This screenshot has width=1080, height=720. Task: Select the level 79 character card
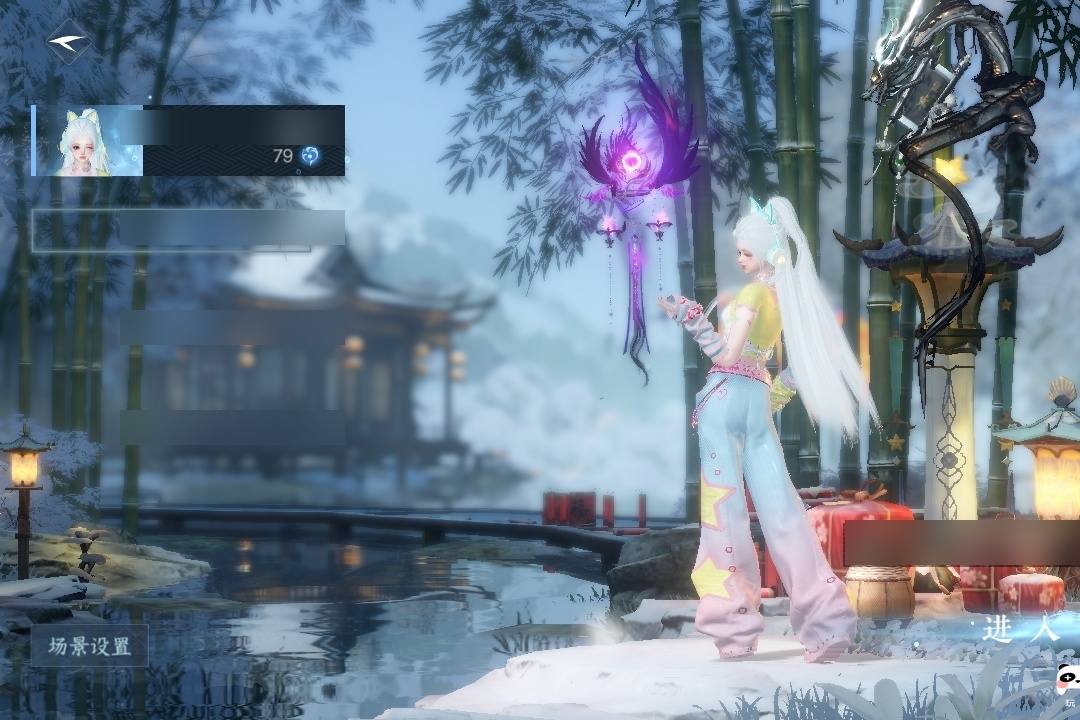click(x=189, y=141)
